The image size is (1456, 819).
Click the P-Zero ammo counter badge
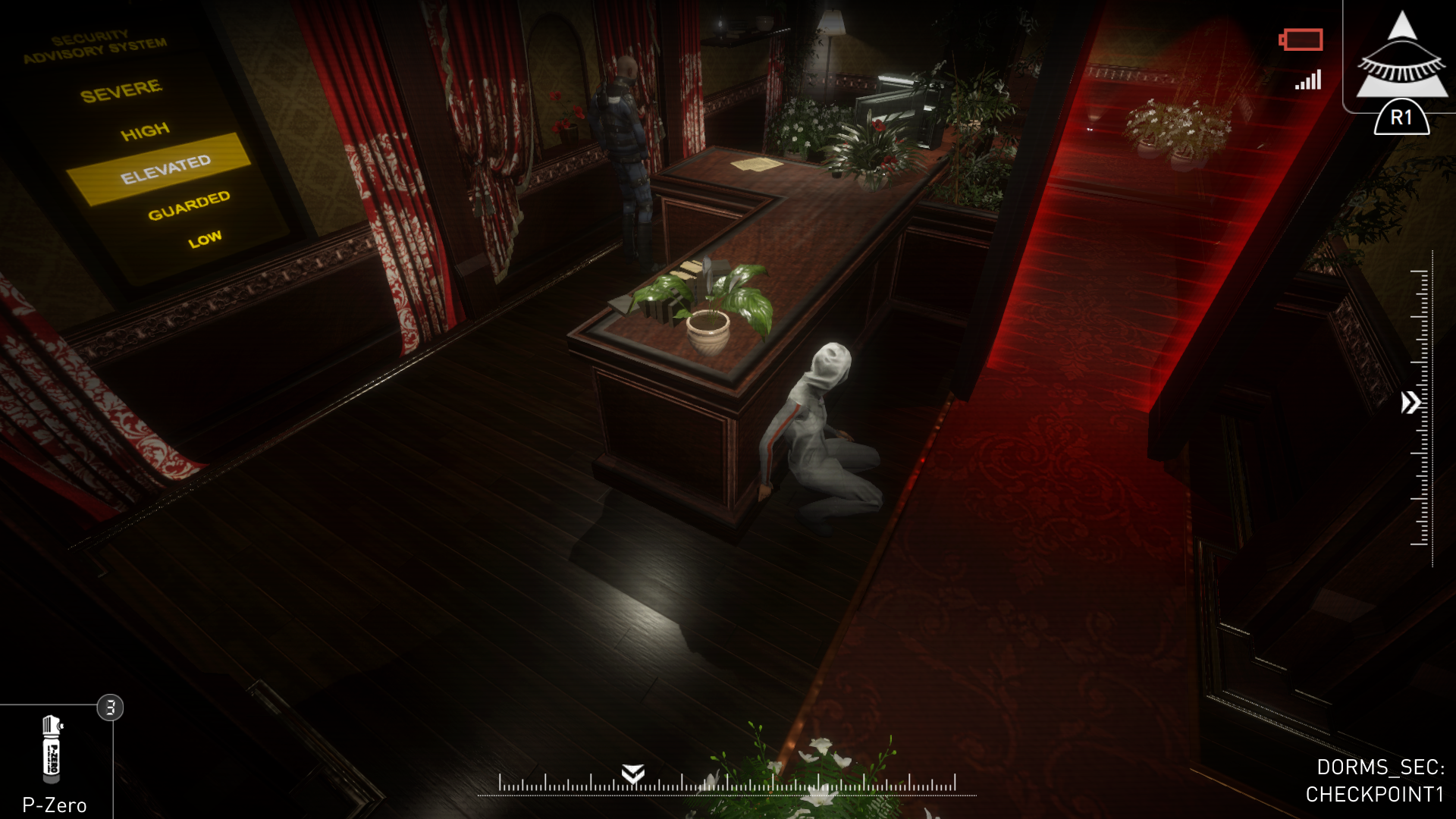108,707
